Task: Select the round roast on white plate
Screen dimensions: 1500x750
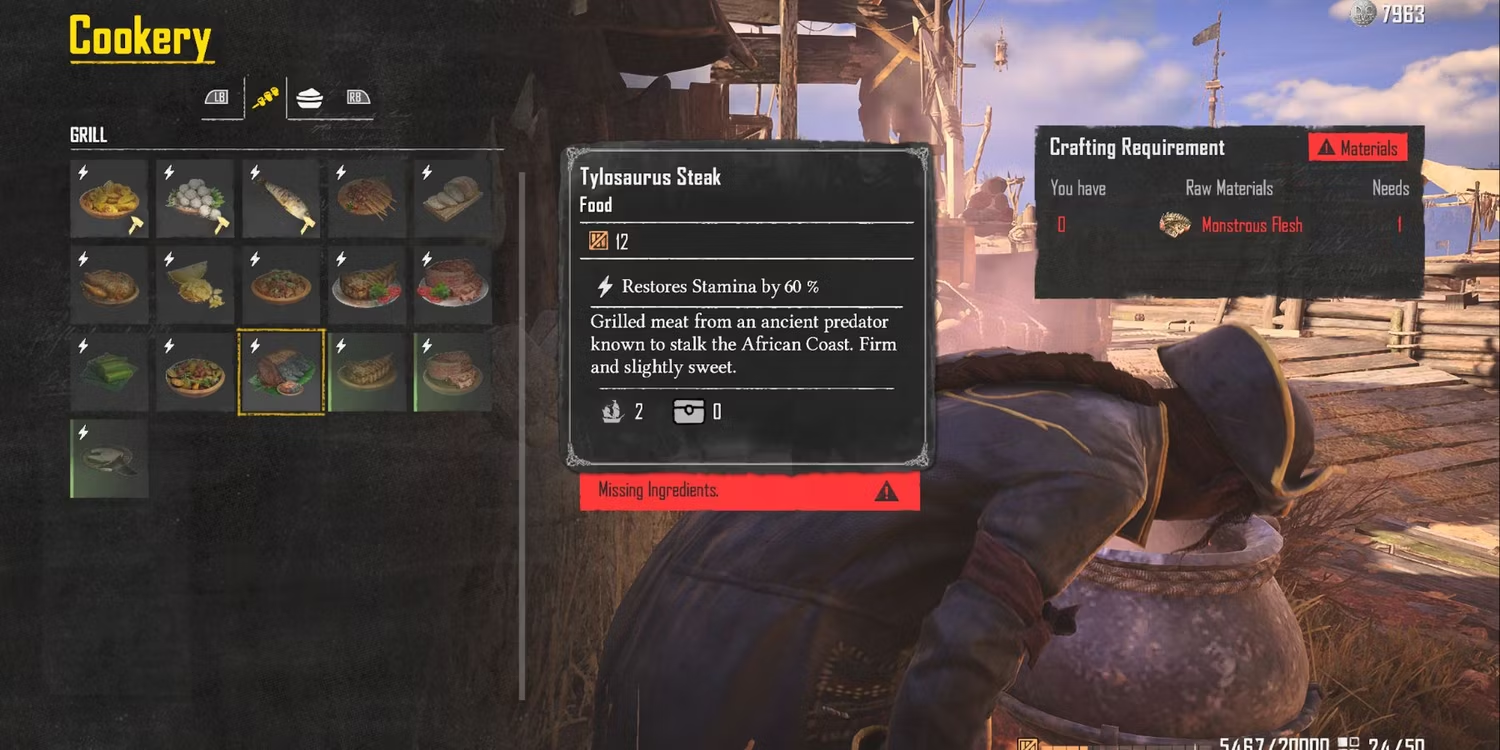Action: coord(453,285)
